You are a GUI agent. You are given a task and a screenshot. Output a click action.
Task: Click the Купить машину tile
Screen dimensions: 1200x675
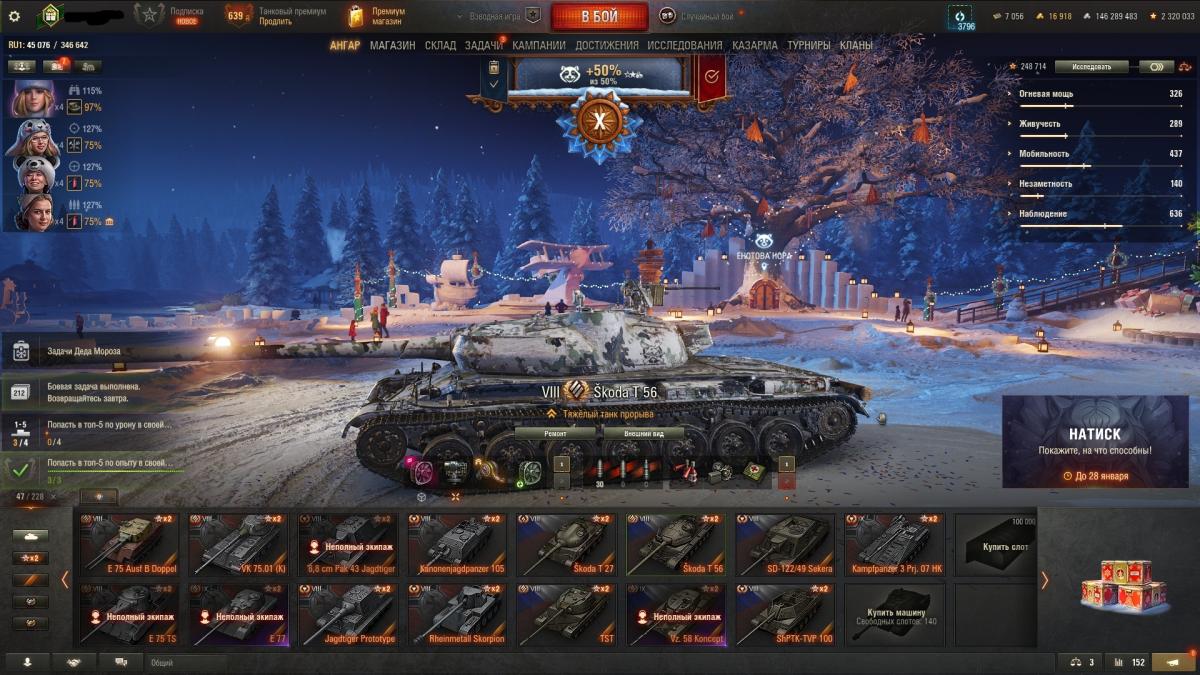click(x=894, y=615)
